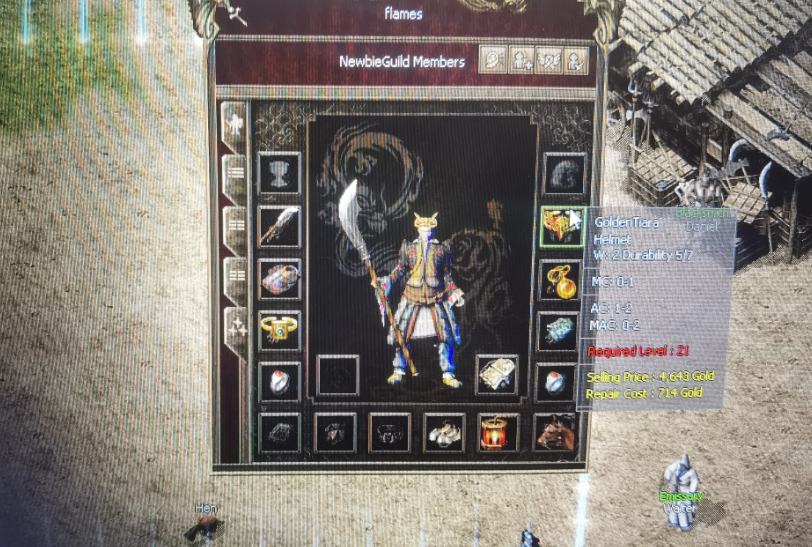Viewport: 812px width, 547px height.
Task: Click the add member guild button
Action: coord(521,61)
